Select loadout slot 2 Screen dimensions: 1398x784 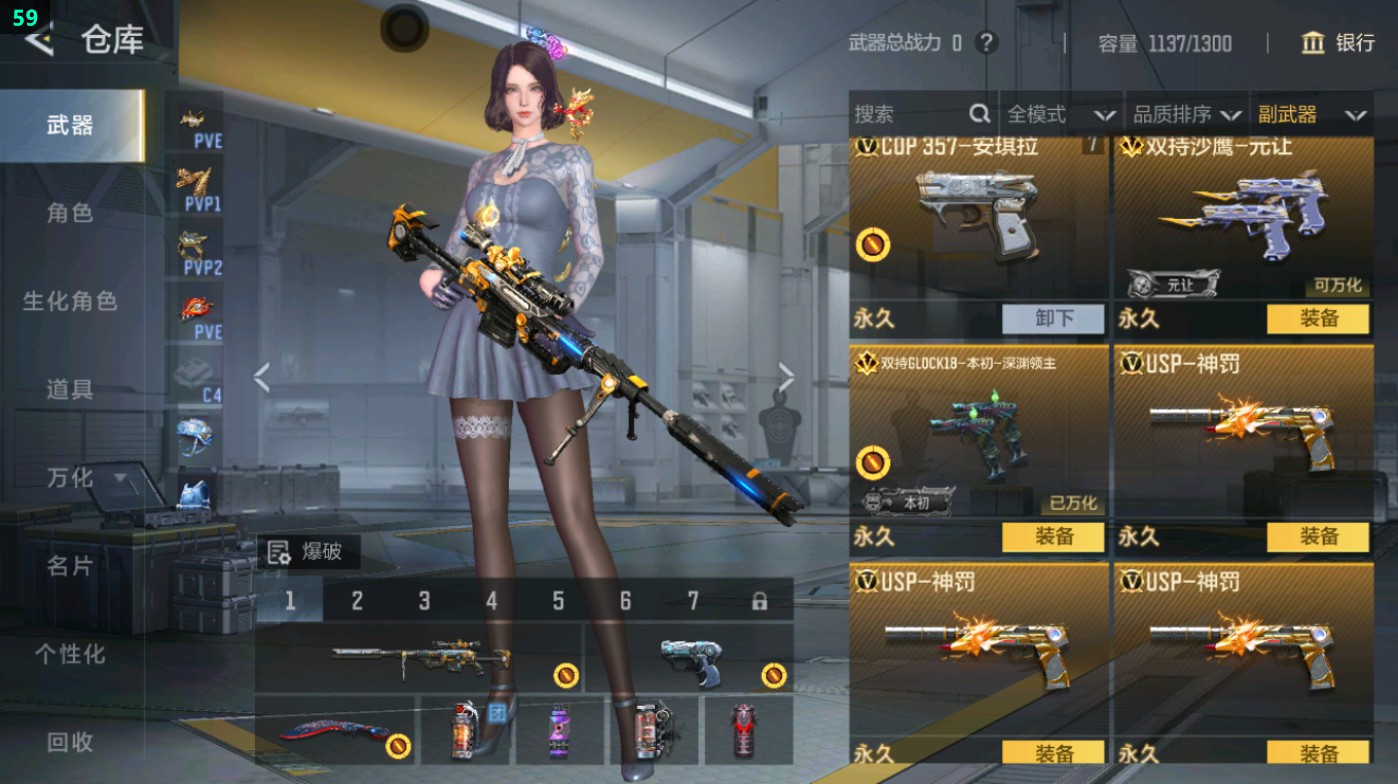pos(357,601)
